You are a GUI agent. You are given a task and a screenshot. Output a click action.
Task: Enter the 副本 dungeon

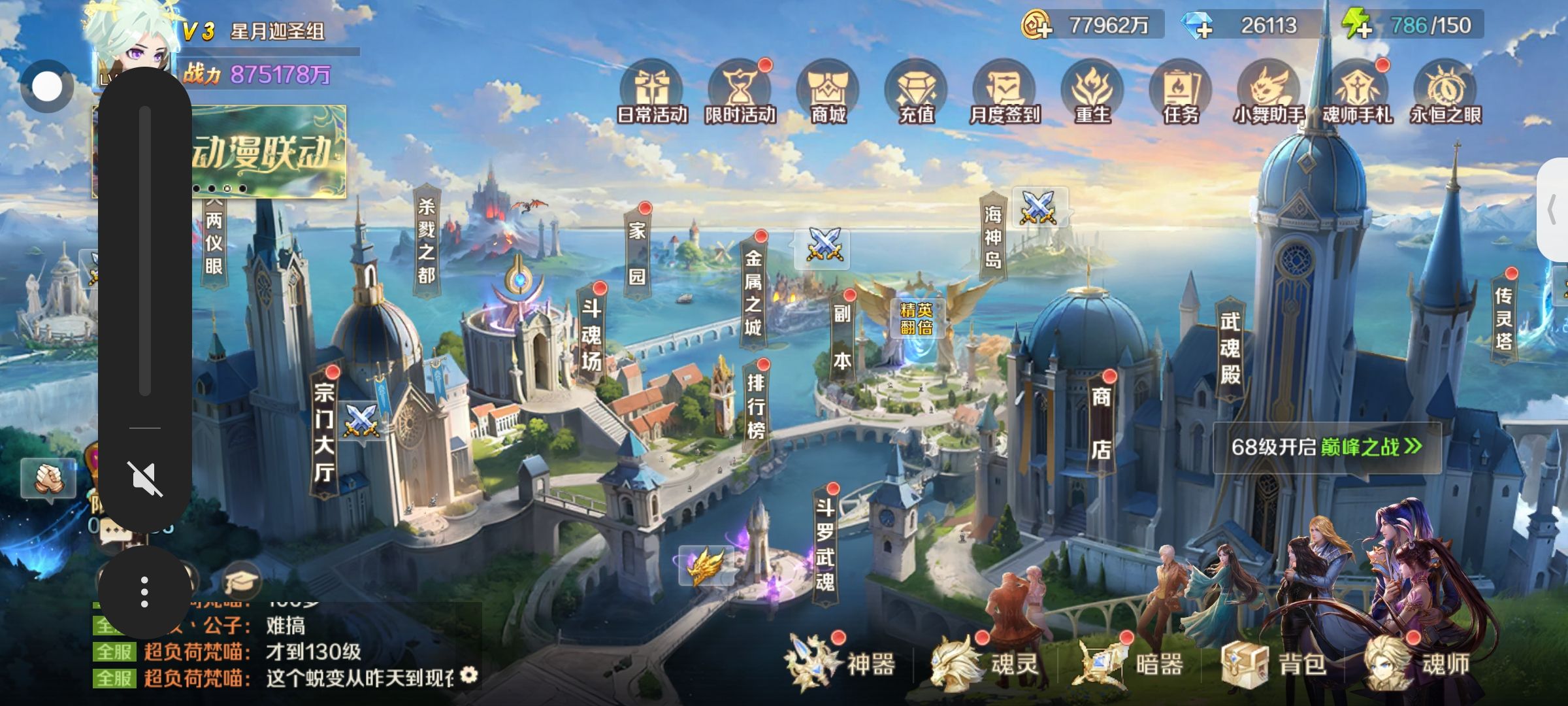click(x=842, y=337)
